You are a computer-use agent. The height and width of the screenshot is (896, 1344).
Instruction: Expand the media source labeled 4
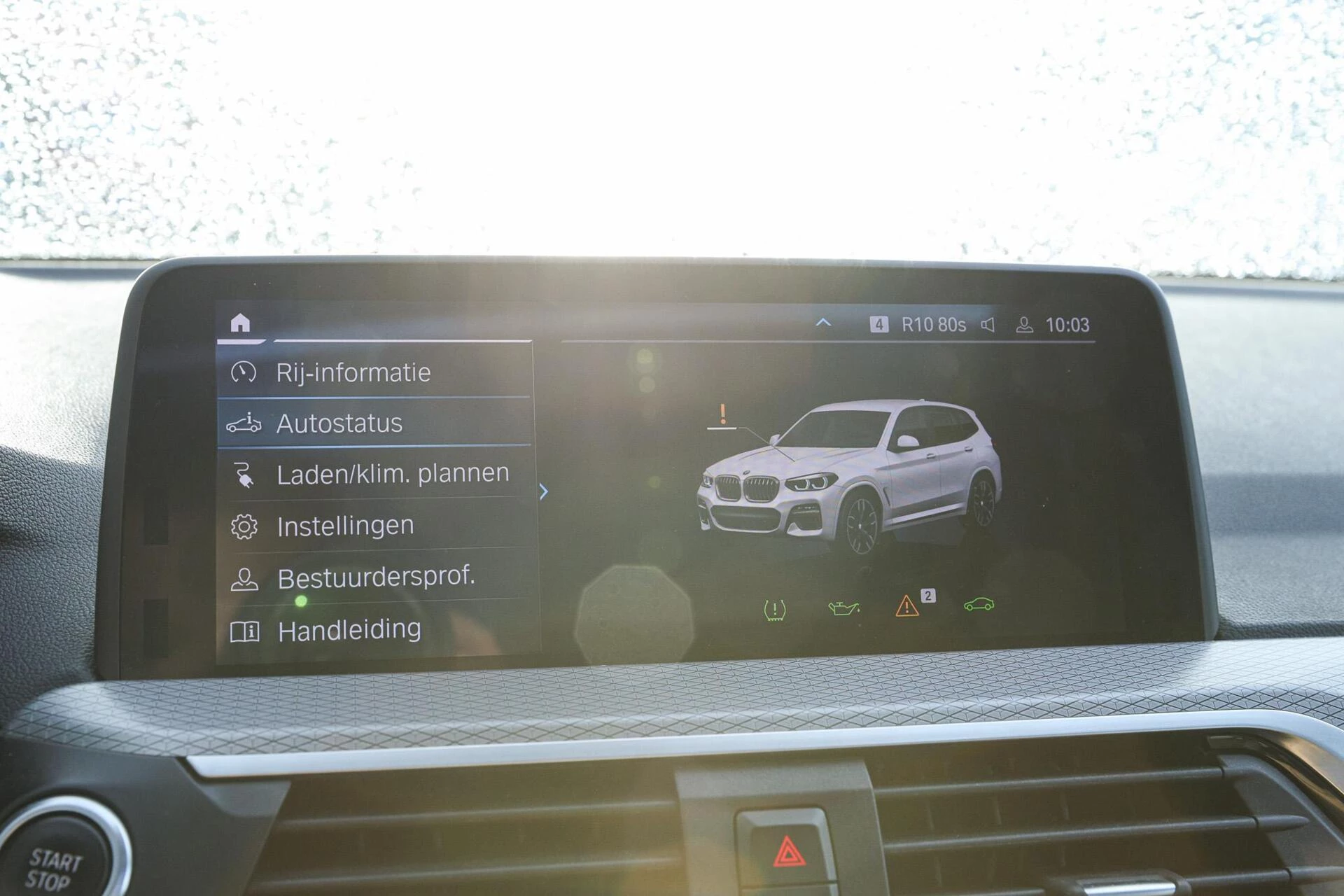pyautogui.click(x=879, y=324)
